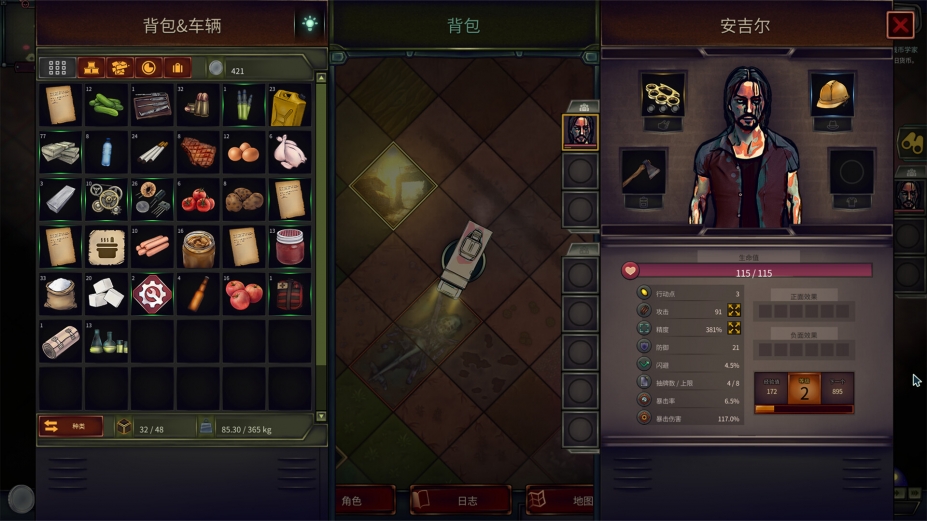927x521 pixels.
Task: Select the cucumbers in the backpack
Action: click(106, 105)
